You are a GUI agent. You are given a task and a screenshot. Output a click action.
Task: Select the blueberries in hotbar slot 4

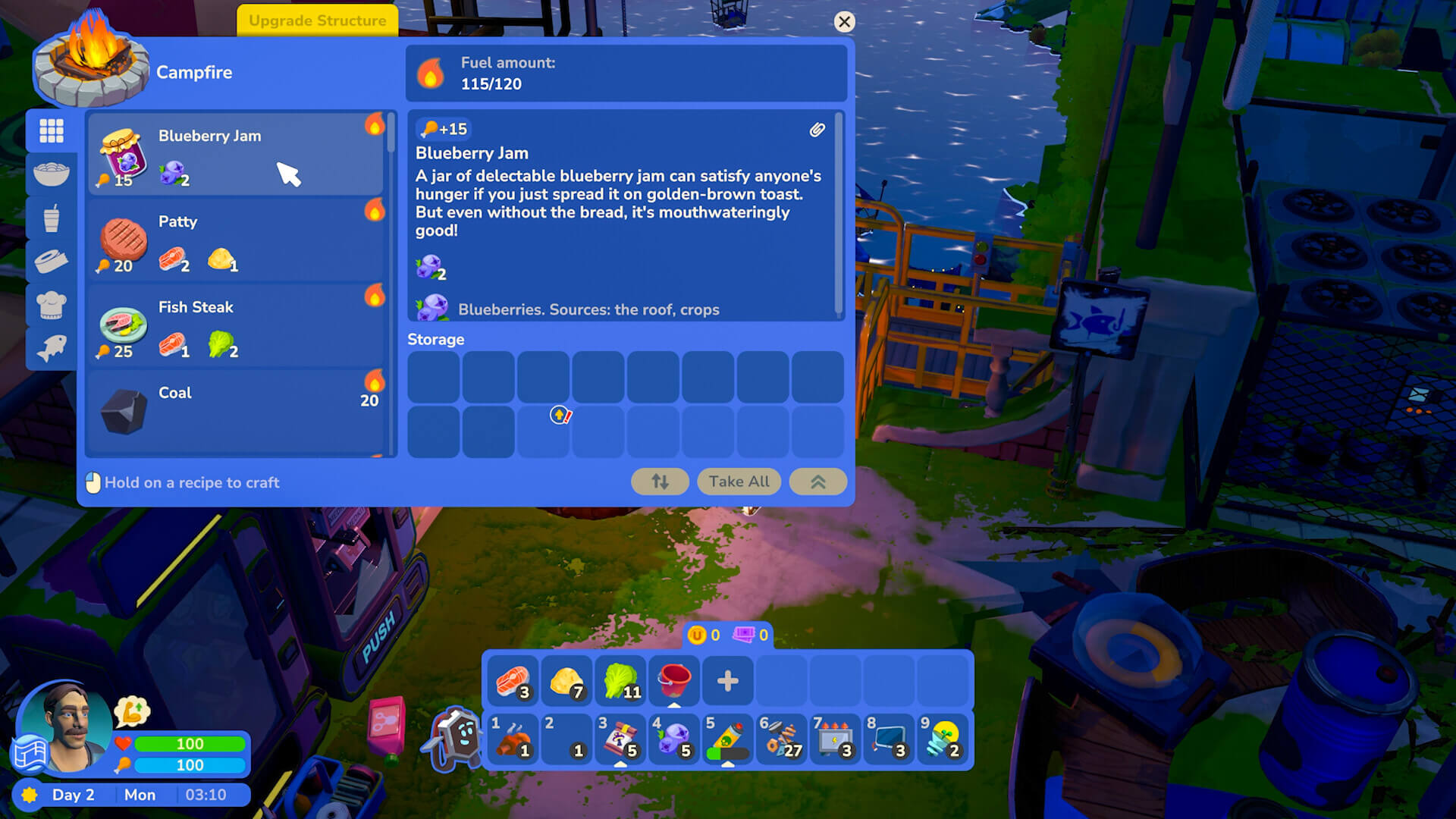pyautogui.click(x=674, y=739)
